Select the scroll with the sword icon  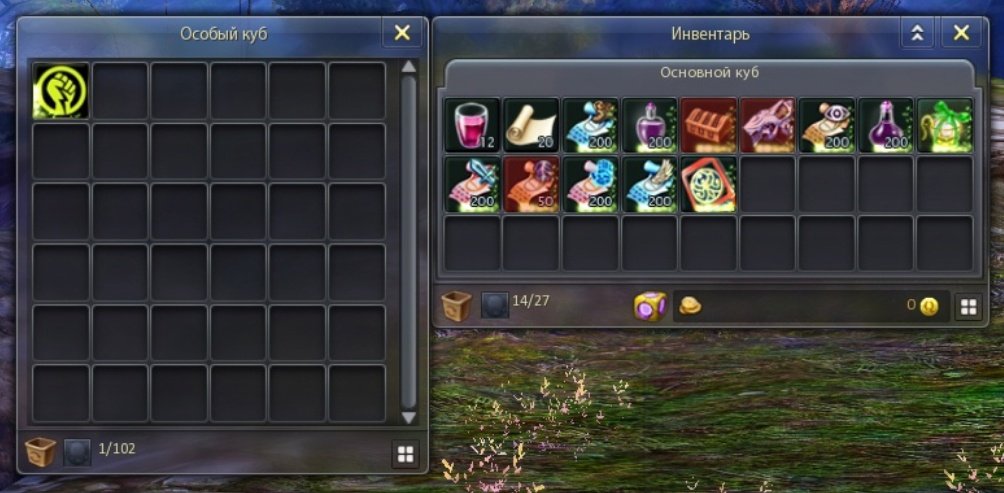click(x=472, y=184)
